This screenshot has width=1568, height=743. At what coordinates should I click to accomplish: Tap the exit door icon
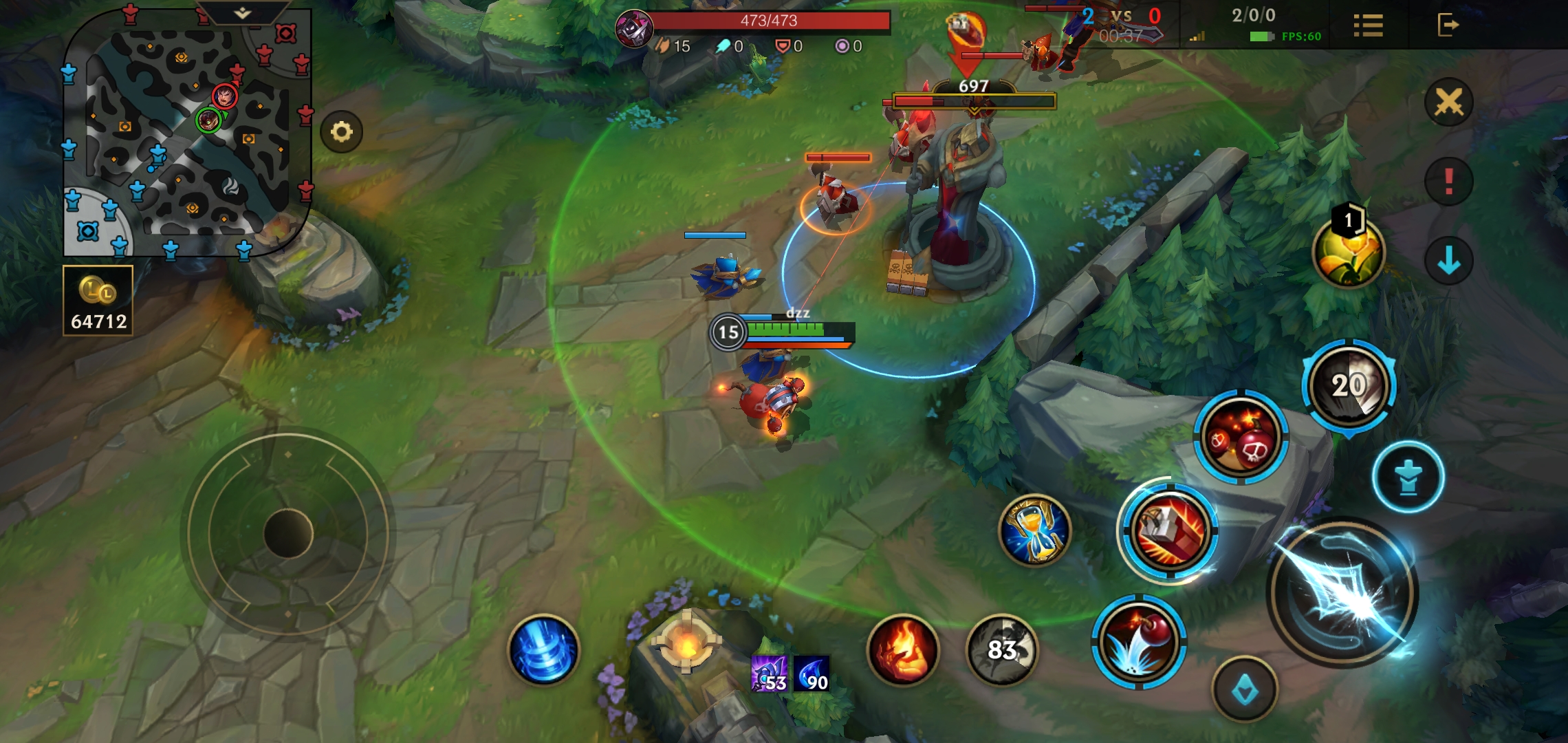coord(1448,25)
